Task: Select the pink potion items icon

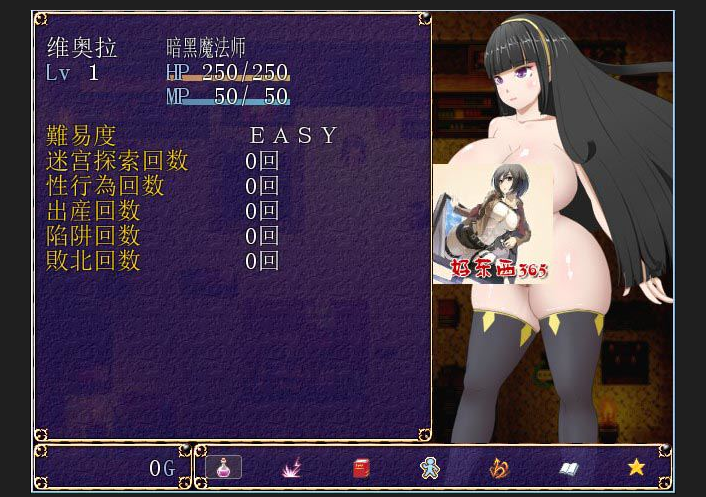Action: point(223,467)
